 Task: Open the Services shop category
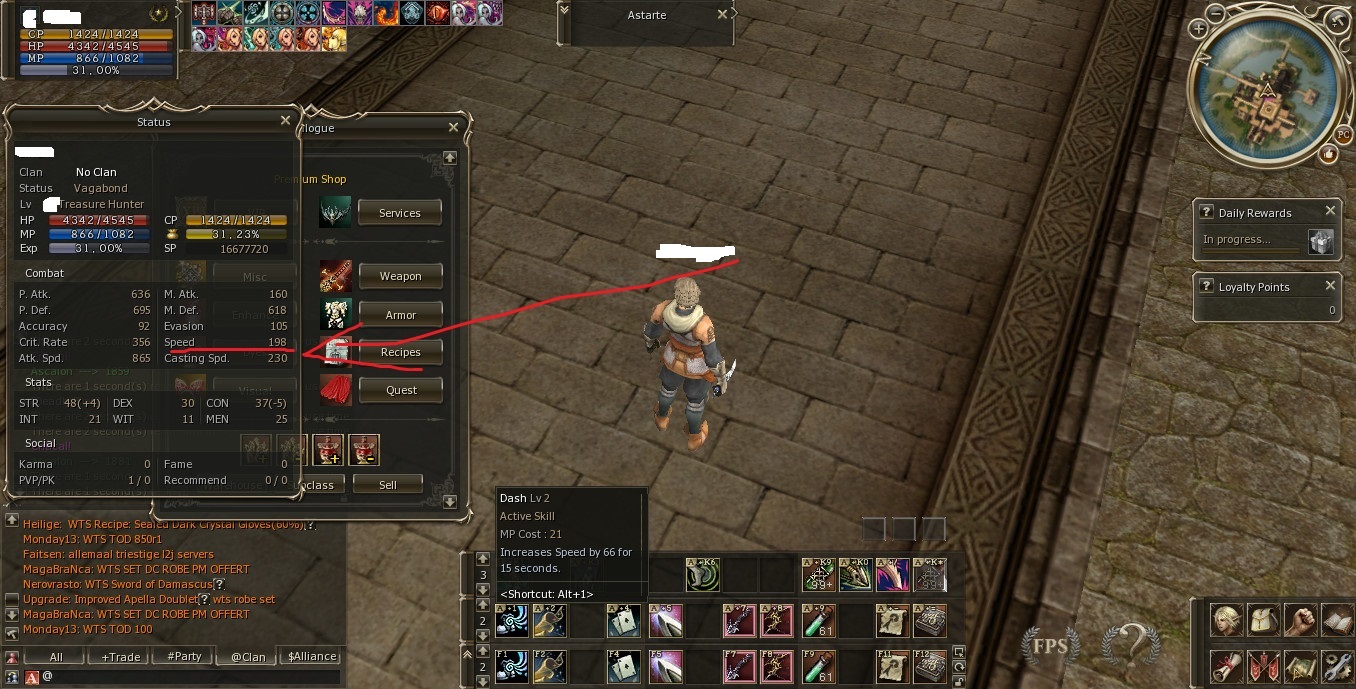click(x=400, y=213)
